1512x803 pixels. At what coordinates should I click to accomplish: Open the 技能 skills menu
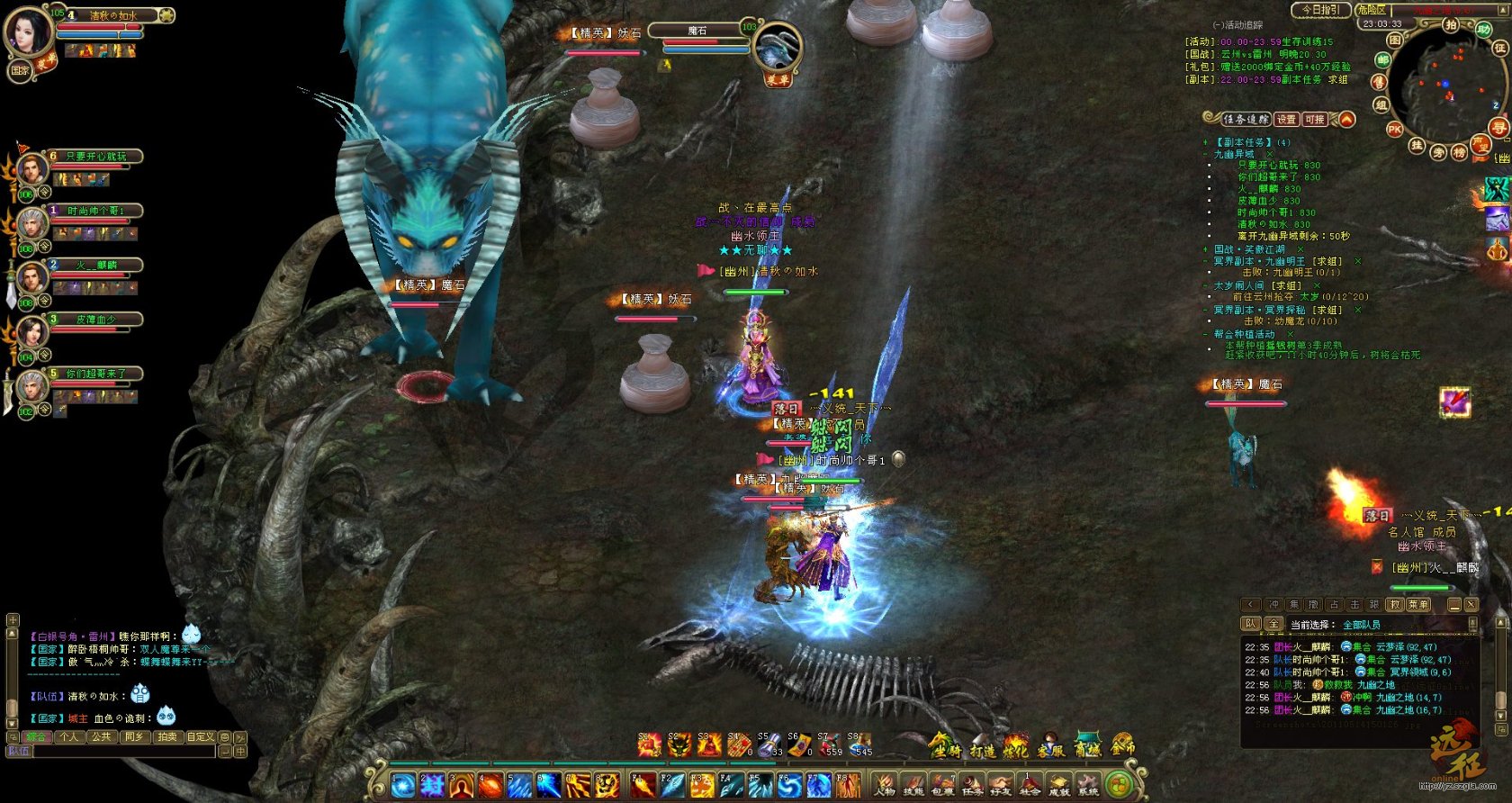[x=913, y=784]
